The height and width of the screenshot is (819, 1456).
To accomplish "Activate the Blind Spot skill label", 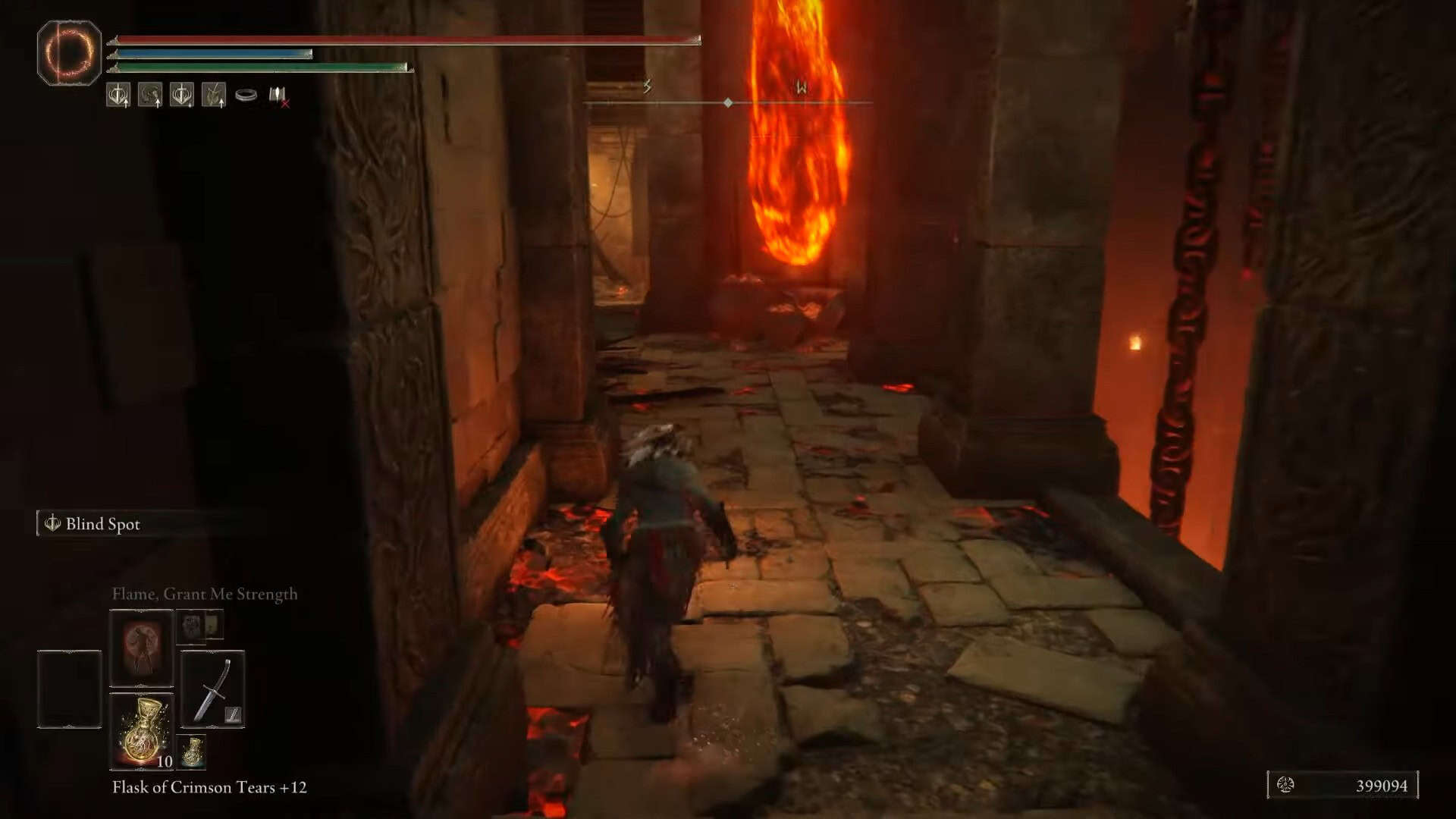I will pos(102,524).
